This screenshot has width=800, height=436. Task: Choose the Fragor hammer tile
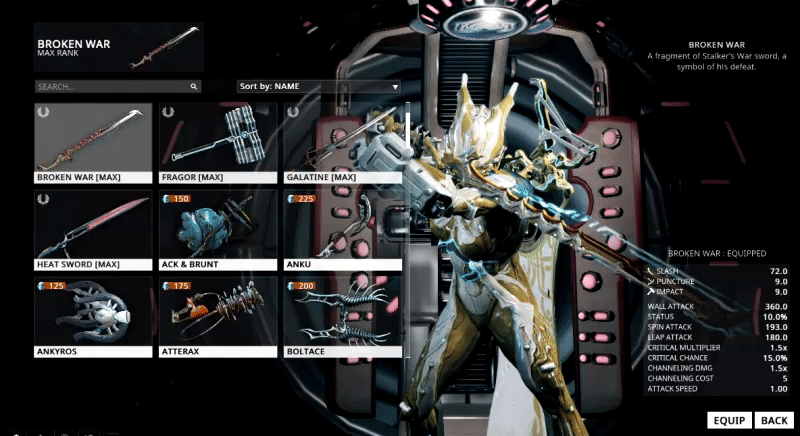coord(217,144)
